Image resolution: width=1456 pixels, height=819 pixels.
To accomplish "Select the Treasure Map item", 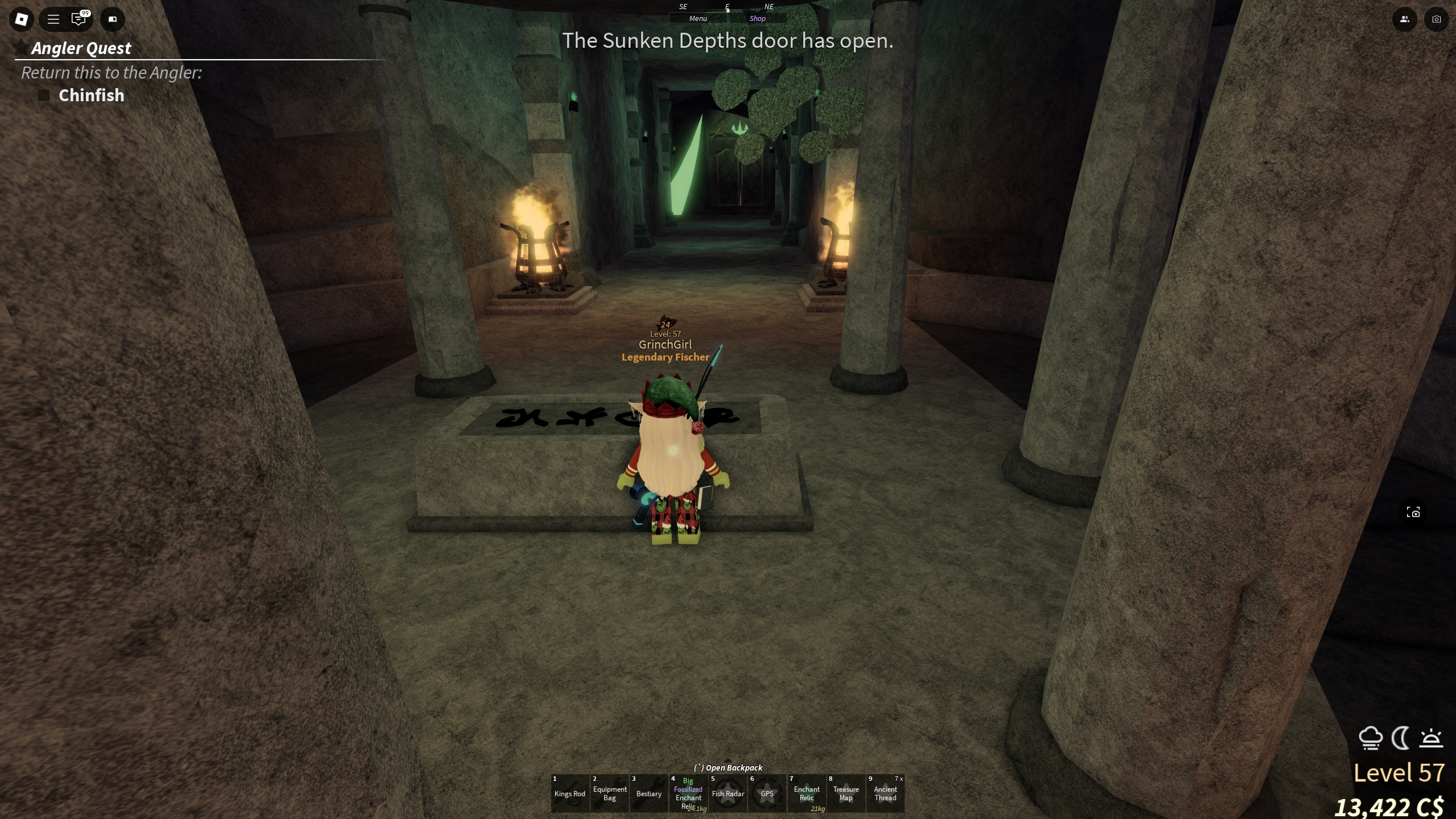I will pyautogui.click(x=846, y=793).
